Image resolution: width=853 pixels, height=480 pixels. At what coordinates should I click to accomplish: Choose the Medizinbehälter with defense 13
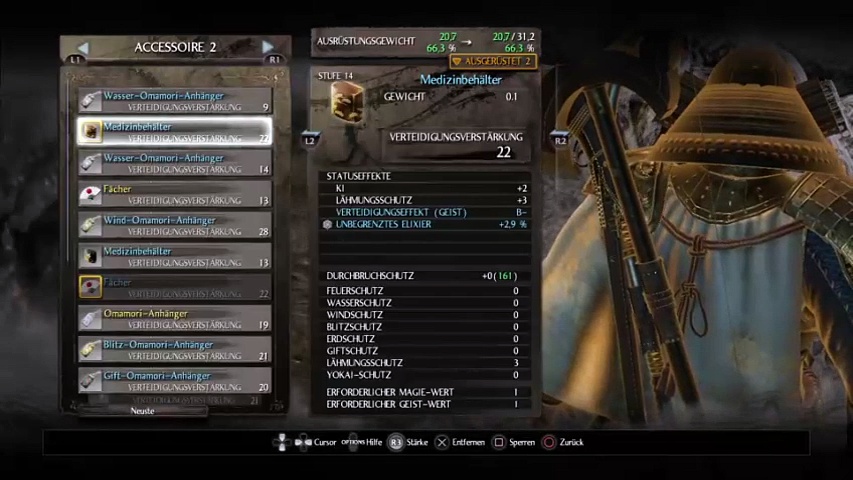click(x=175, y=256)
